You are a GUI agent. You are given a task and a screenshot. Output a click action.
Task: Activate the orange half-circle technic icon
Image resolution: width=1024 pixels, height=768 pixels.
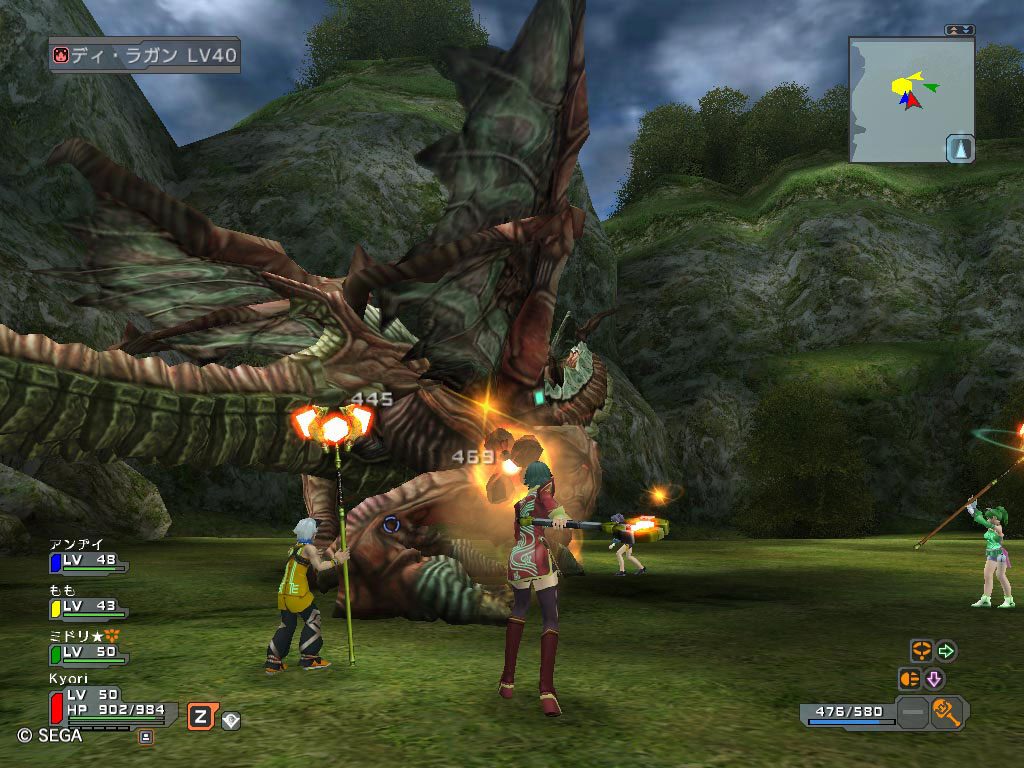tap(909, 679)
